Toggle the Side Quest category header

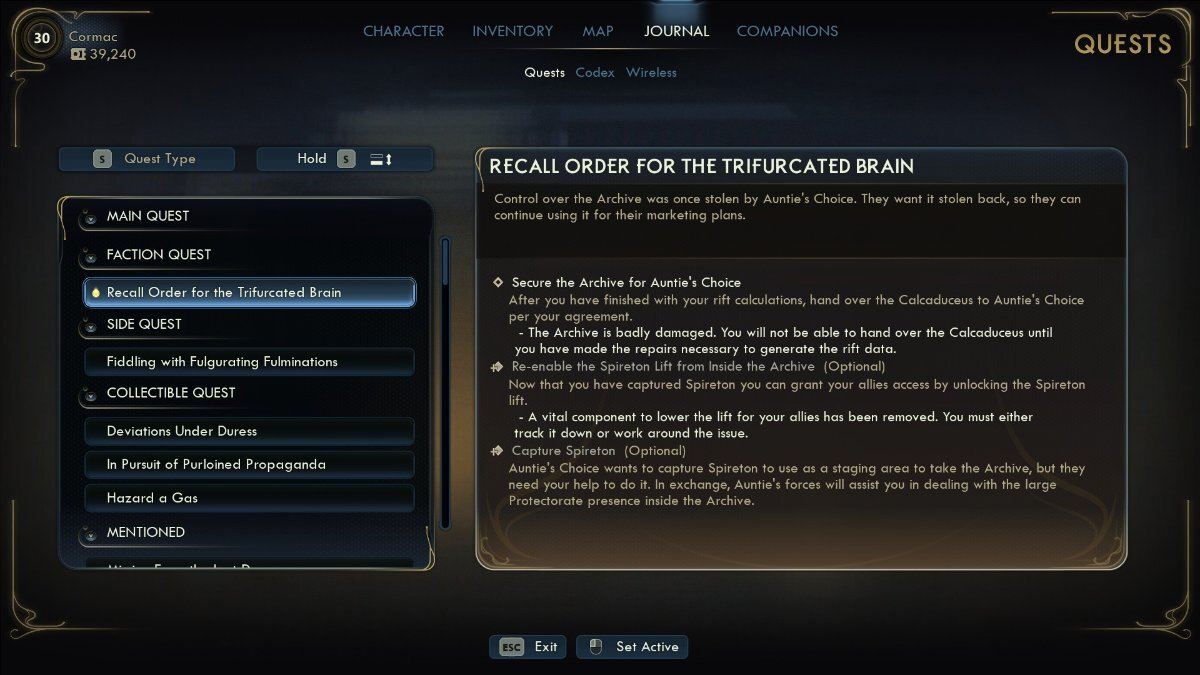tap(144, 324)
